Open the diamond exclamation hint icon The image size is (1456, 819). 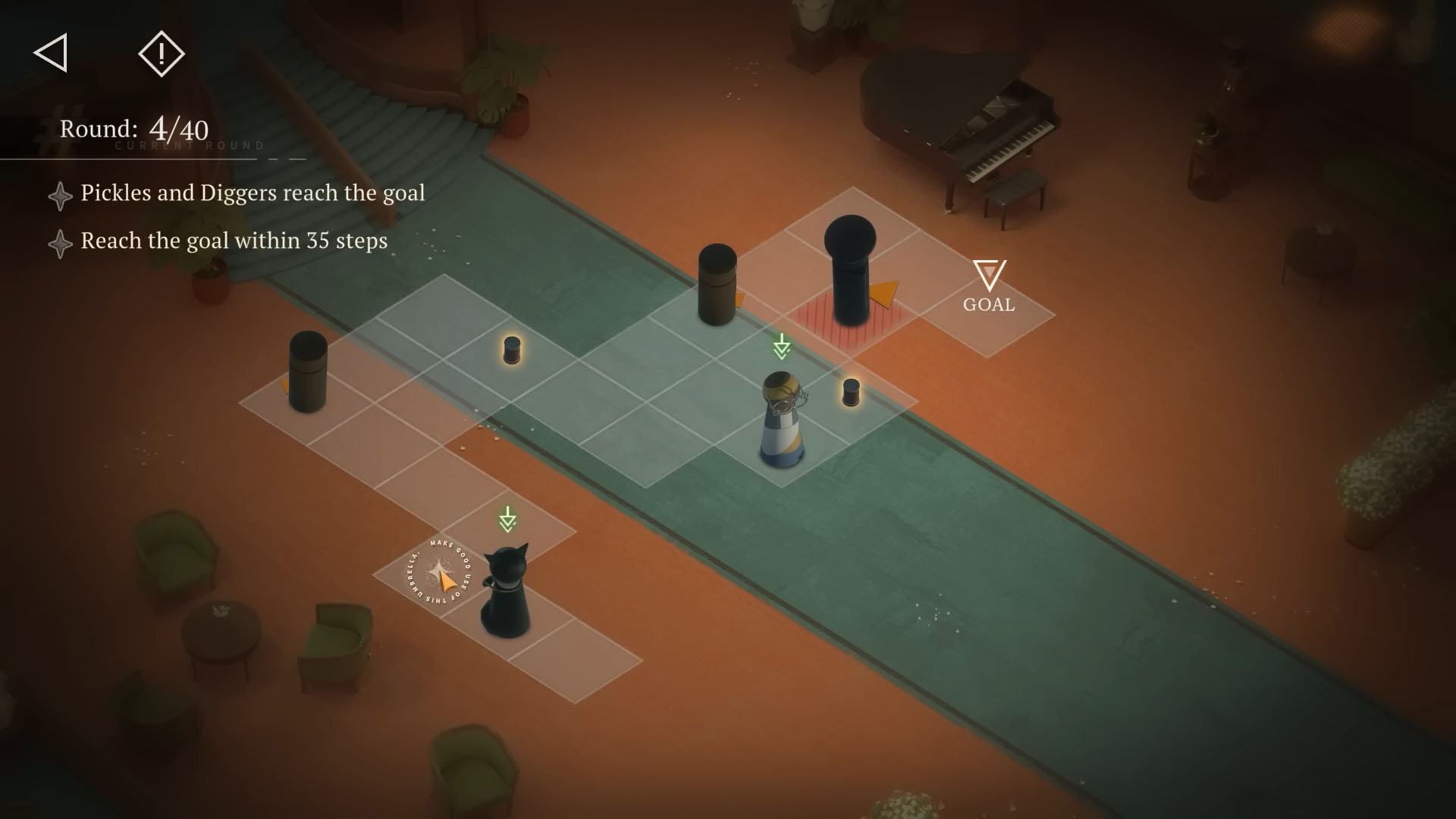(162, 53)
